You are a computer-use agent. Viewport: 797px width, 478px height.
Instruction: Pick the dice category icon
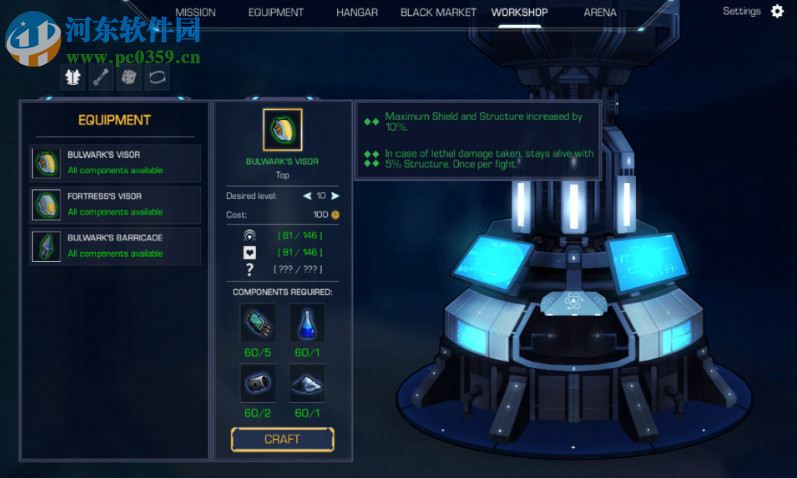pos(128,77)
